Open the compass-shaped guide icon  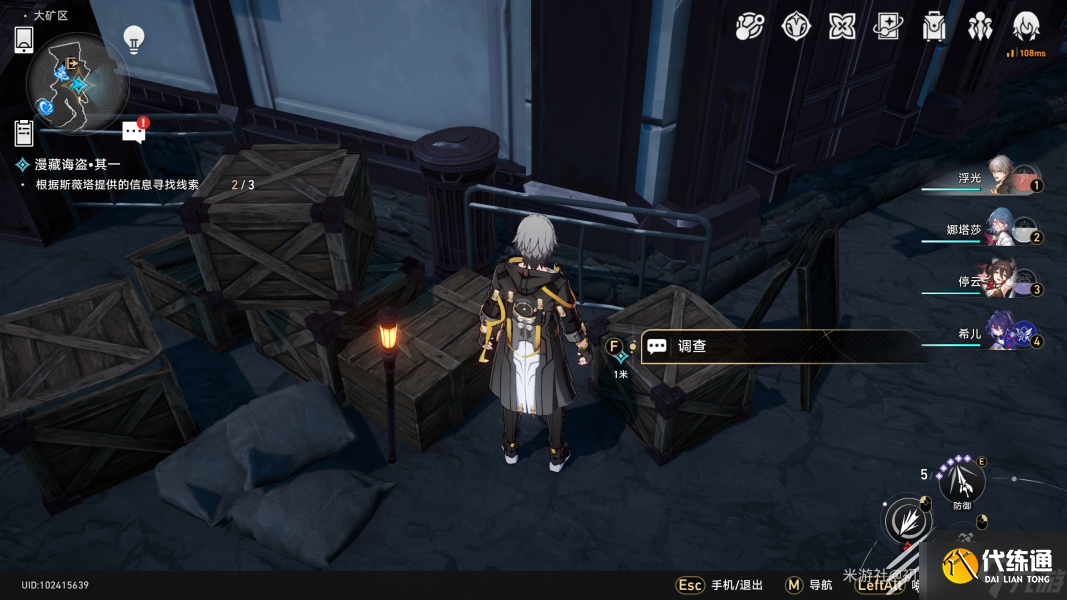[x=796, y=27]
